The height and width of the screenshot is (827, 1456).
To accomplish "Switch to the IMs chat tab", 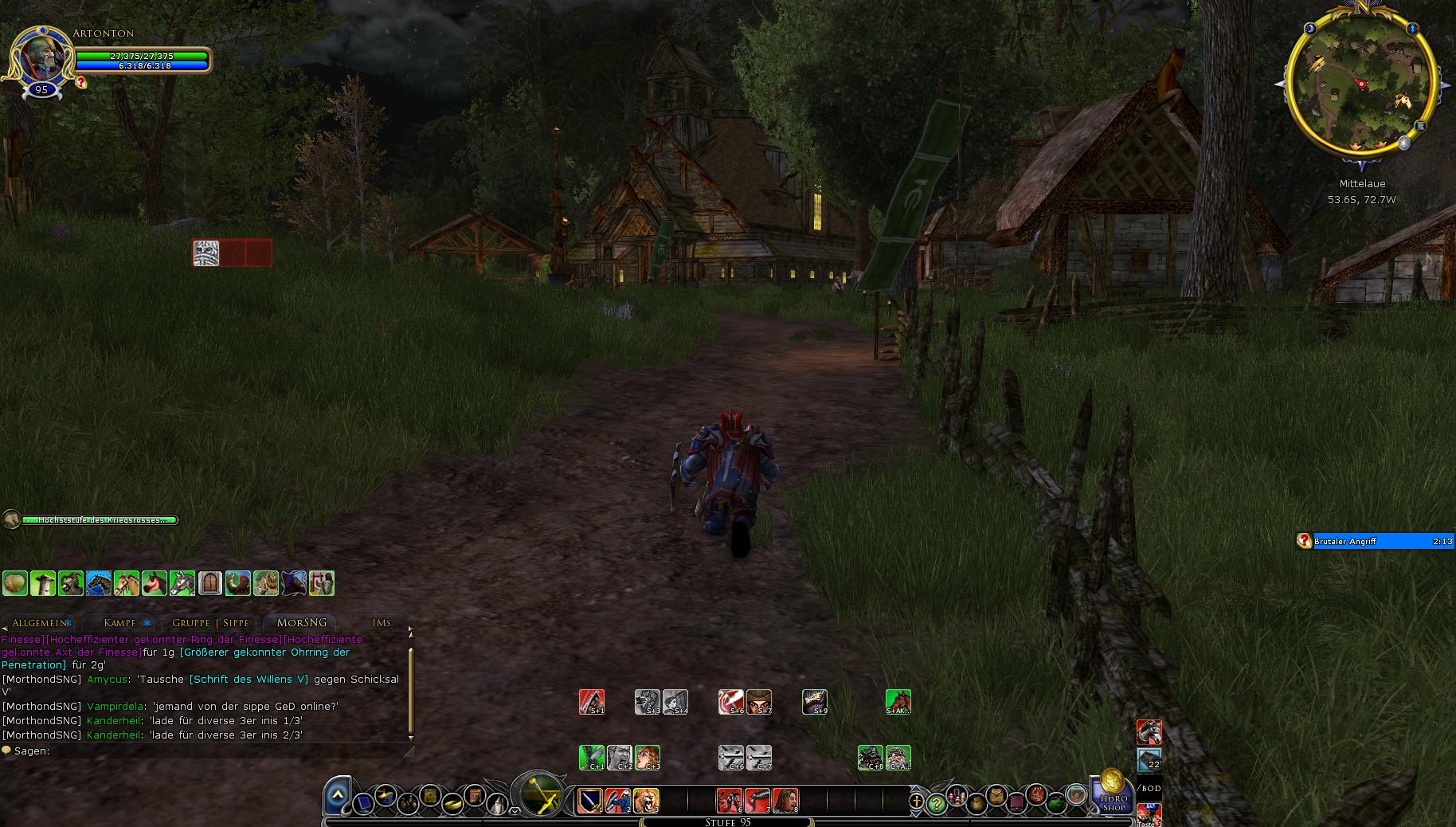I will pyautogui.click(x=382, y=623).
